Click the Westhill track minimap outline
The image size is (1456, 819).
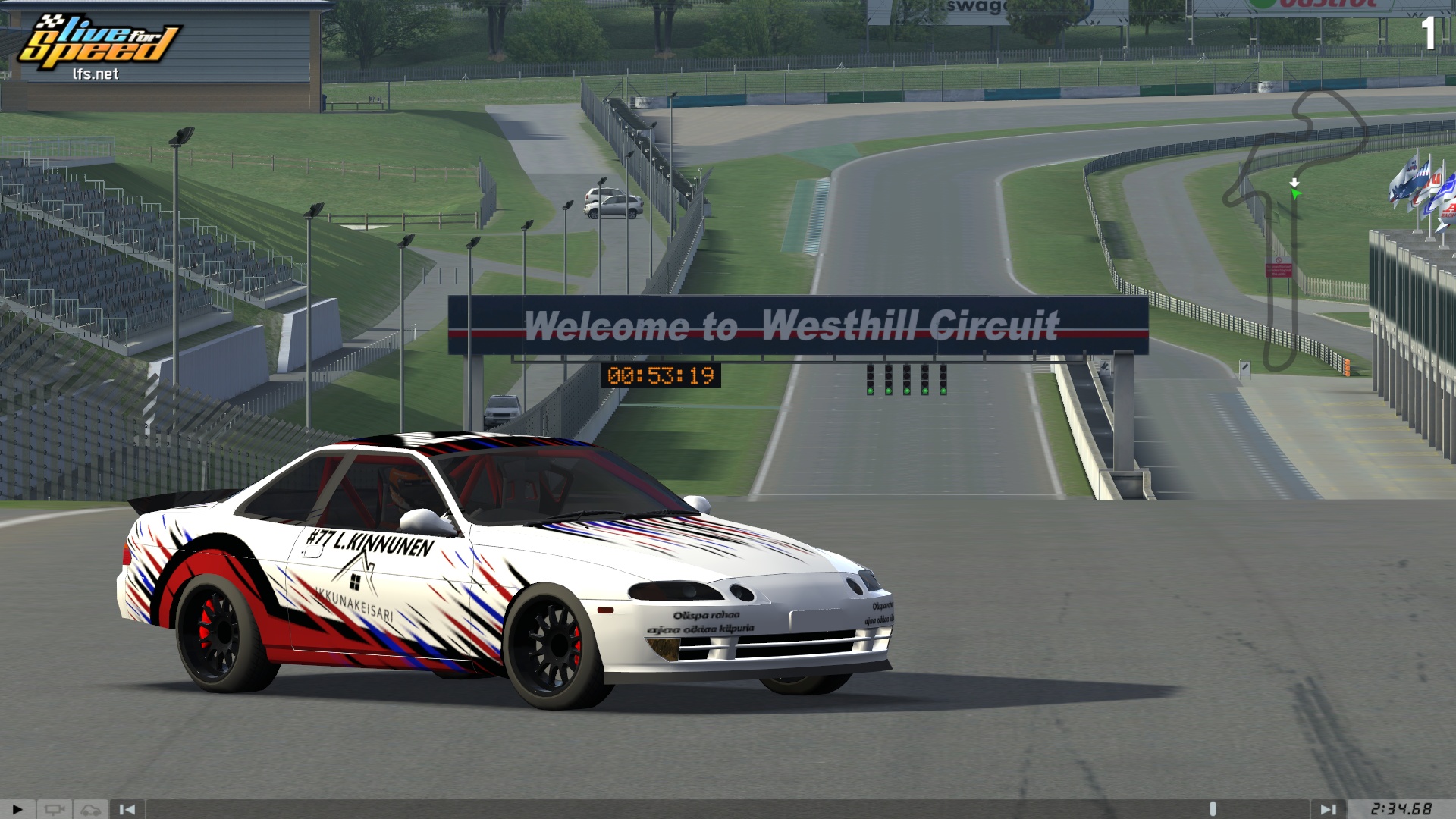[1294, 227]
